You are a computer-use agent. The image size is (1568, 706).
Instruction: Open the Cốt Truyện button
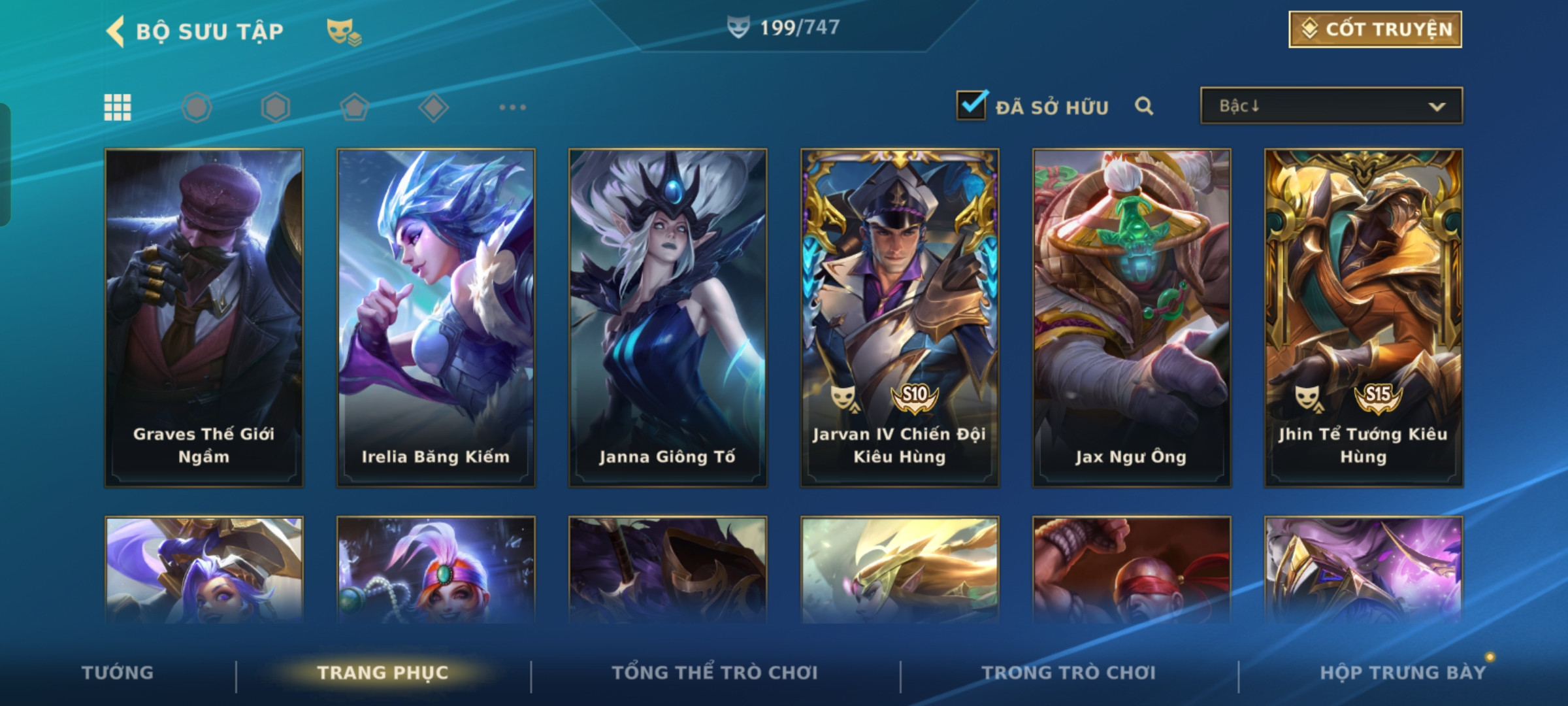pos(1375,29)
